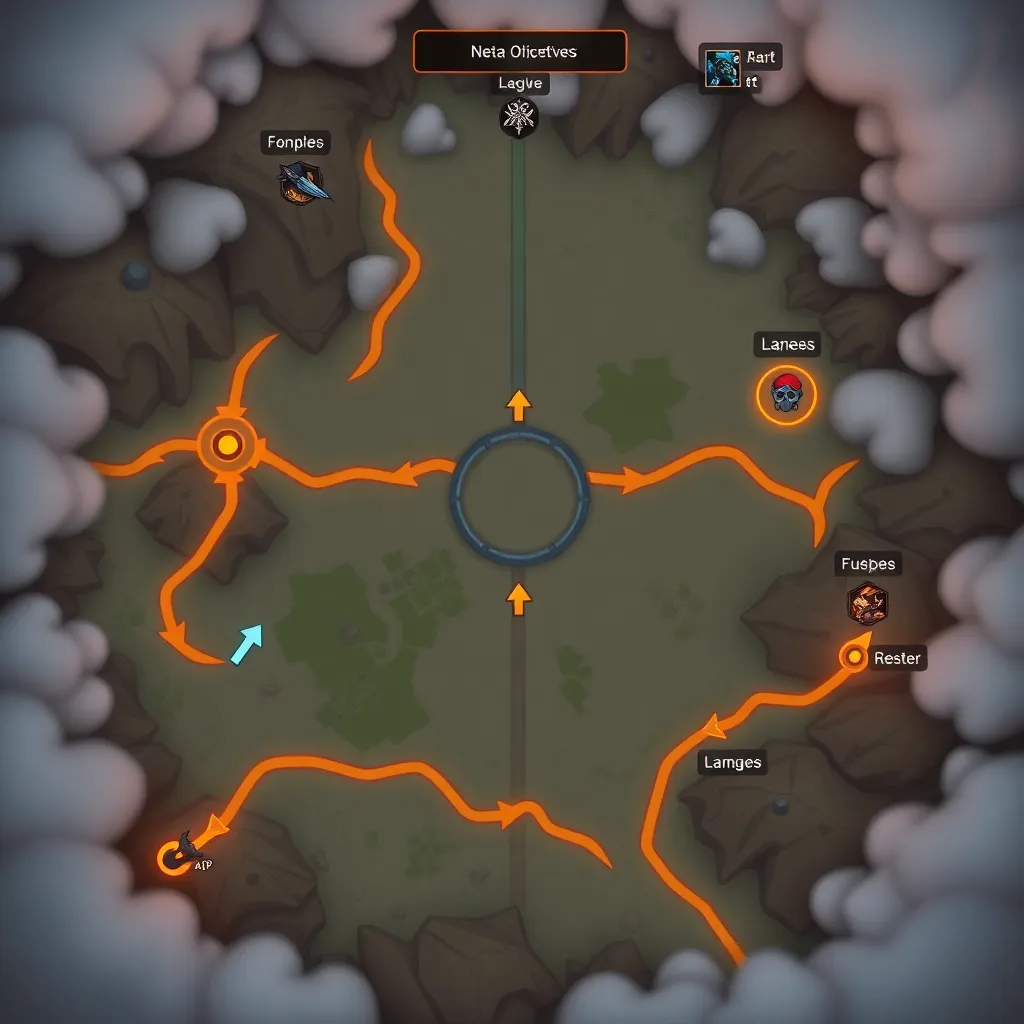Click the cyan arrow marker

pyautogui.click(x=246, y=643)
